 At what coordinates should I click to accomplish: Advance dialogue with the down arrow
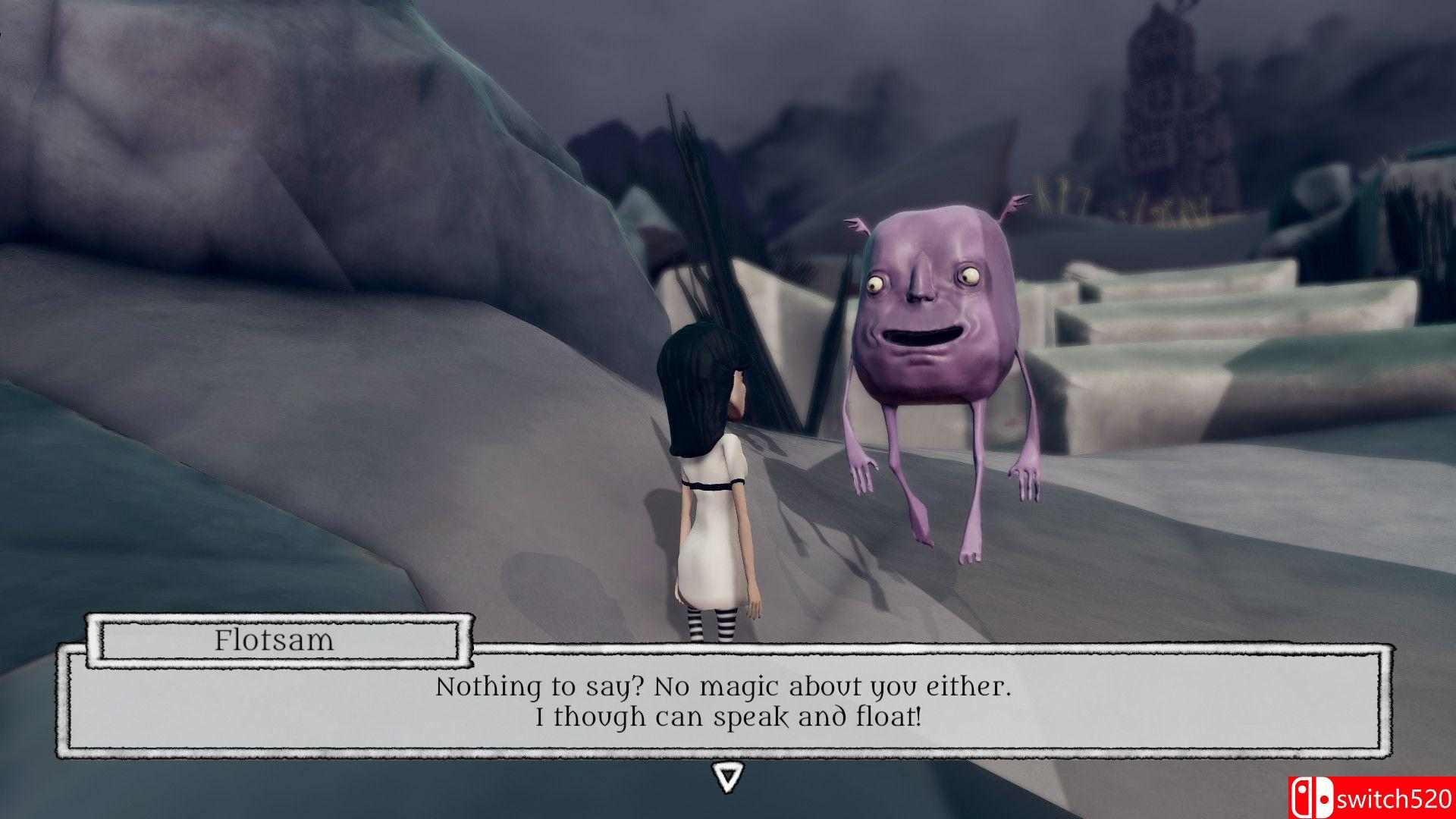[727, 777]
